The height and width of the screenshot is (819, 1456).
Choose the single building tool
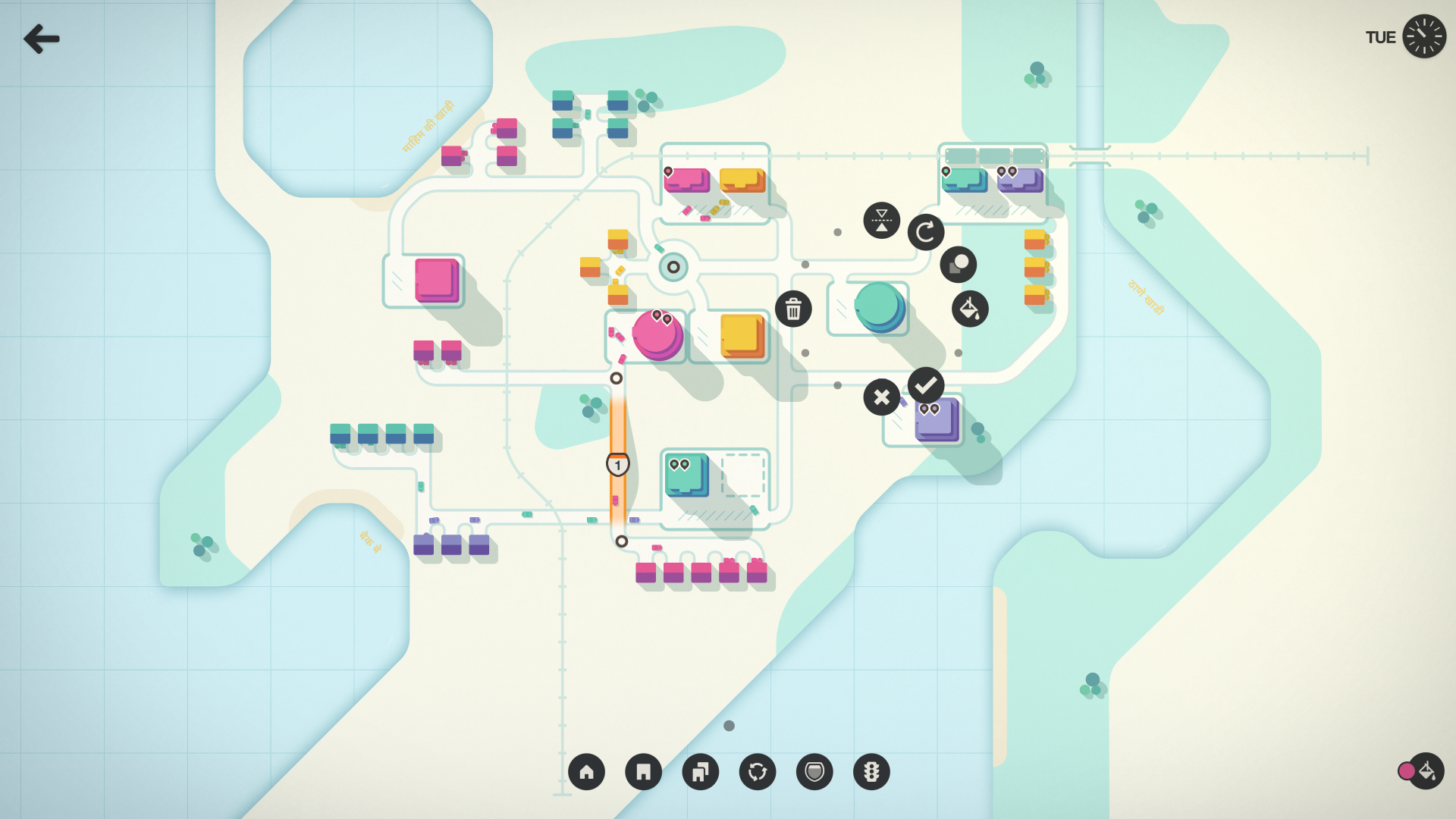tap(643, 772)
